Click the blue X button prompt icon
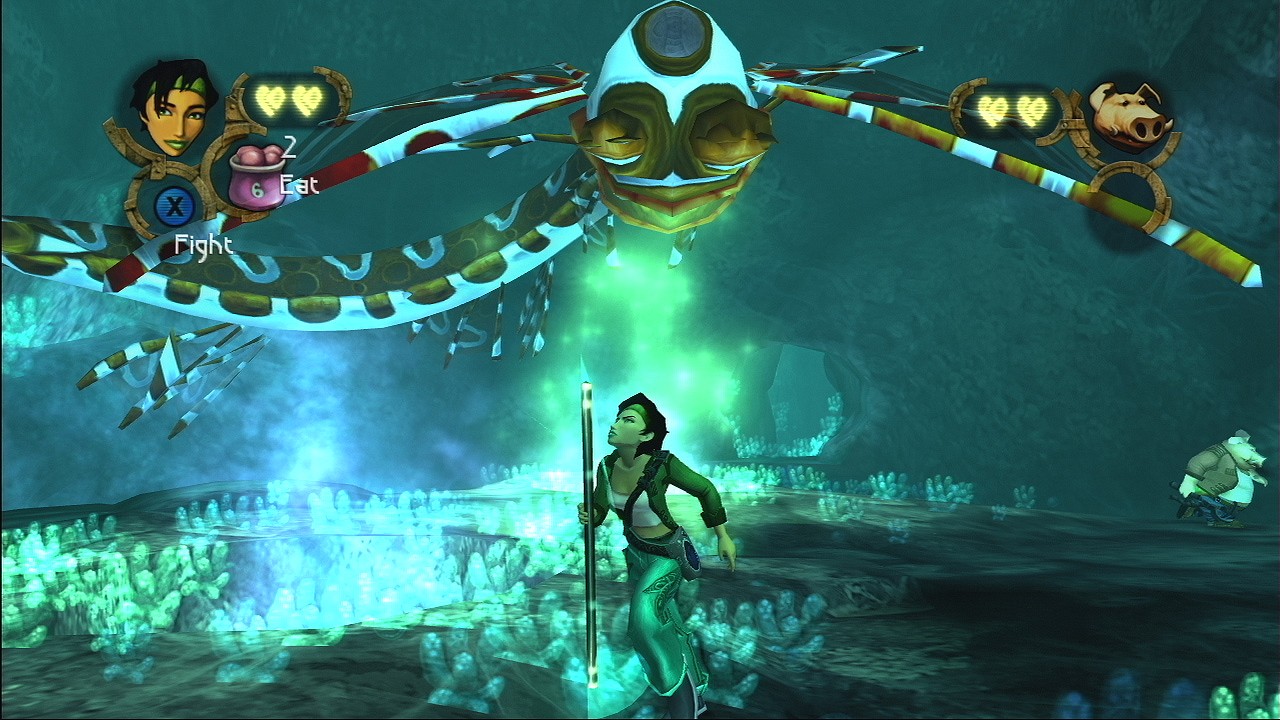The height and width of the screenshot is (720, 1280). pyautogui.click(x=172, y=205)
